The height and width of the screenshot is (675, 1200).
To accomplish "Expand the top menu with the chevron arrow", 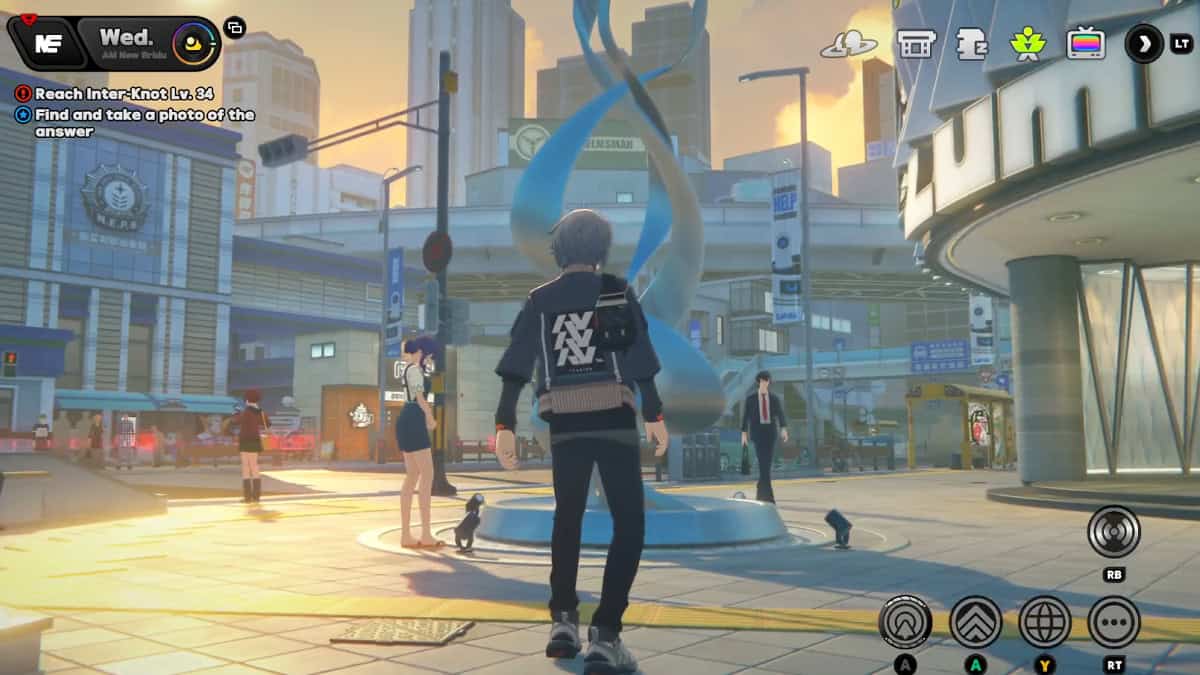I will coord(1144,43).
